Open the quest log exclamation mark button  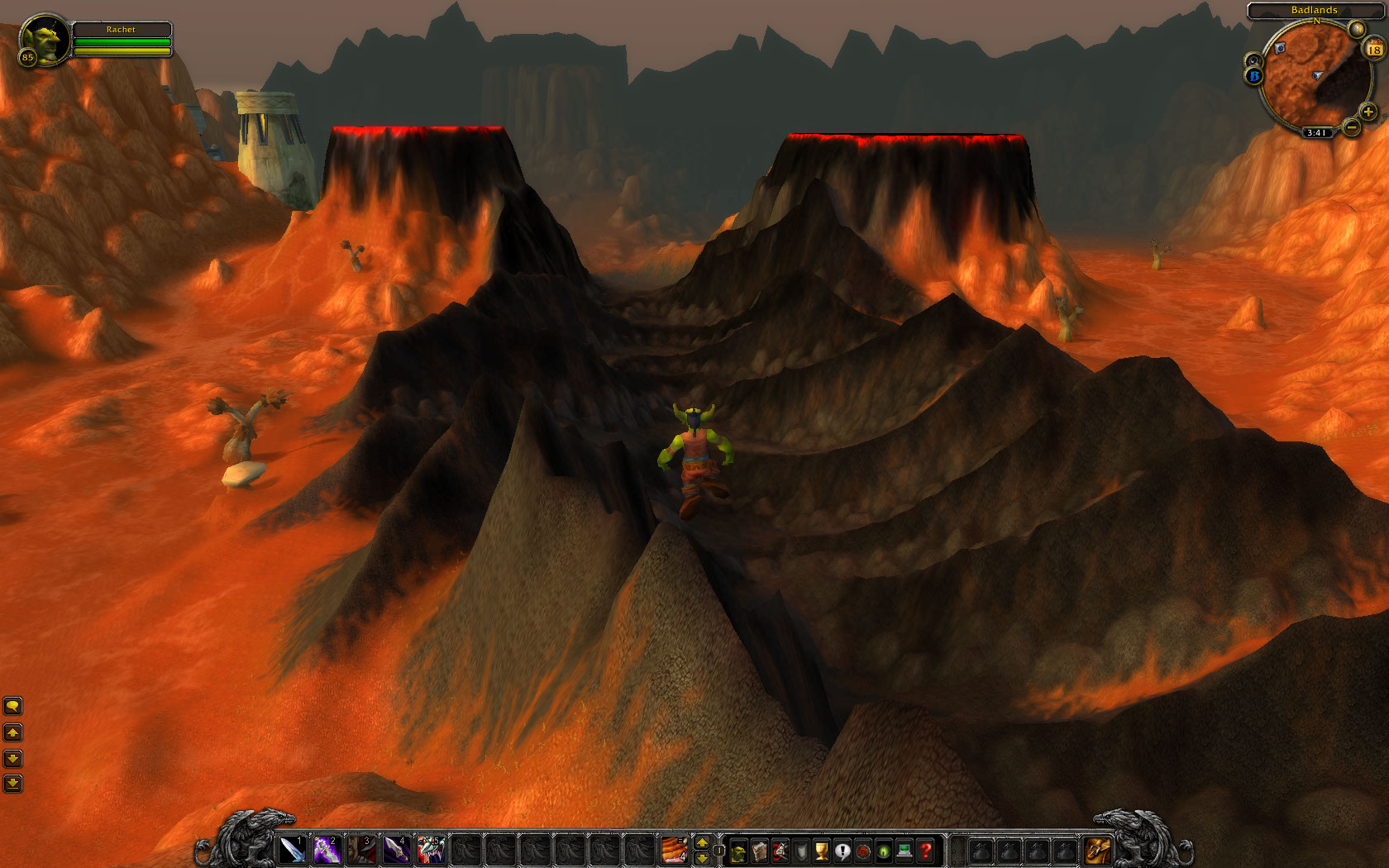pos(842,851)
